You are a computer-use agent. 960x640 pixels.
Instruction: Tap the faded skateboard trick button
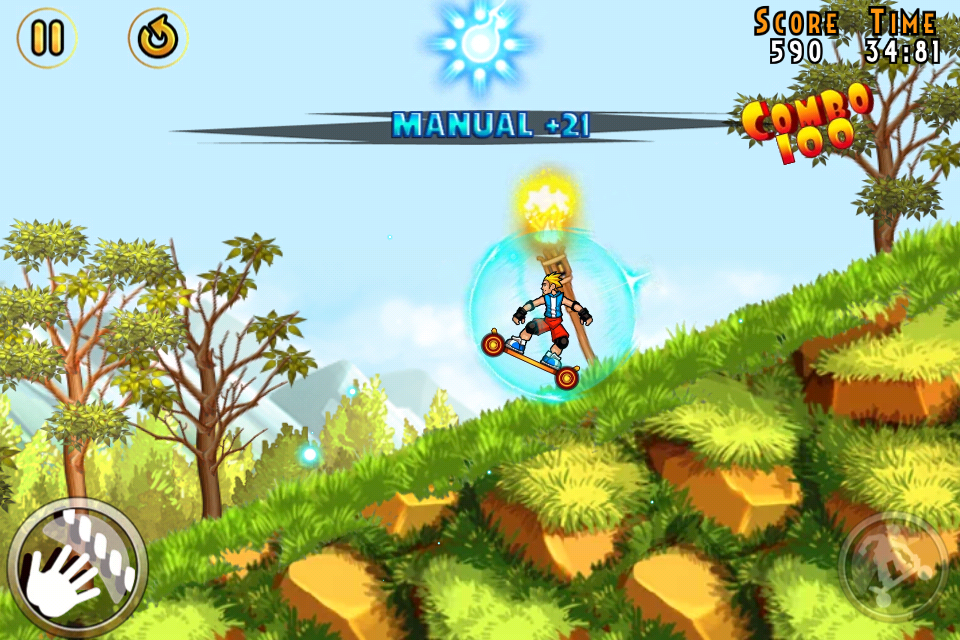click(893, 567)
